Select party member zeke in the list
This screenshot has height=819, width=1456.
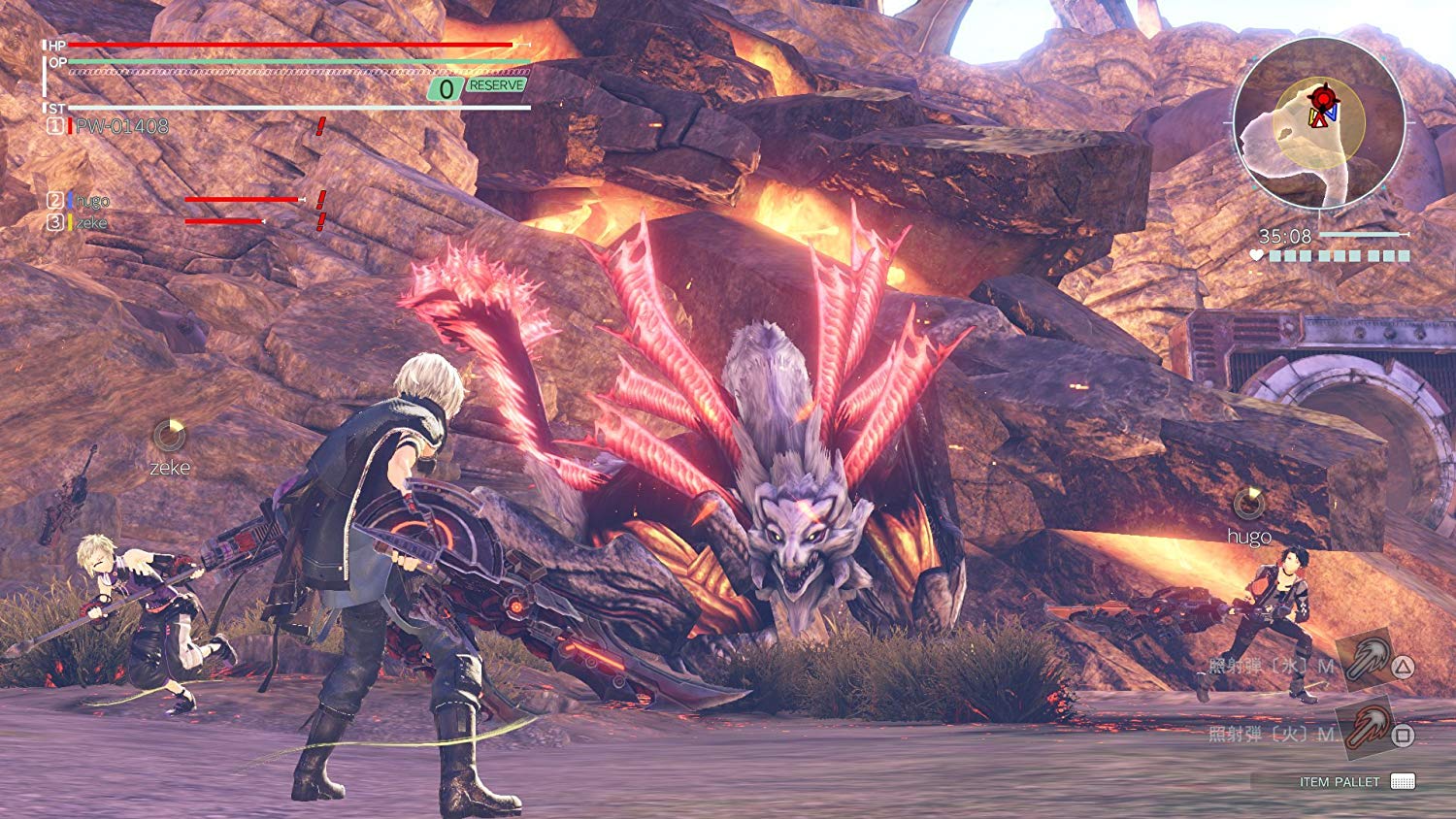91,222
